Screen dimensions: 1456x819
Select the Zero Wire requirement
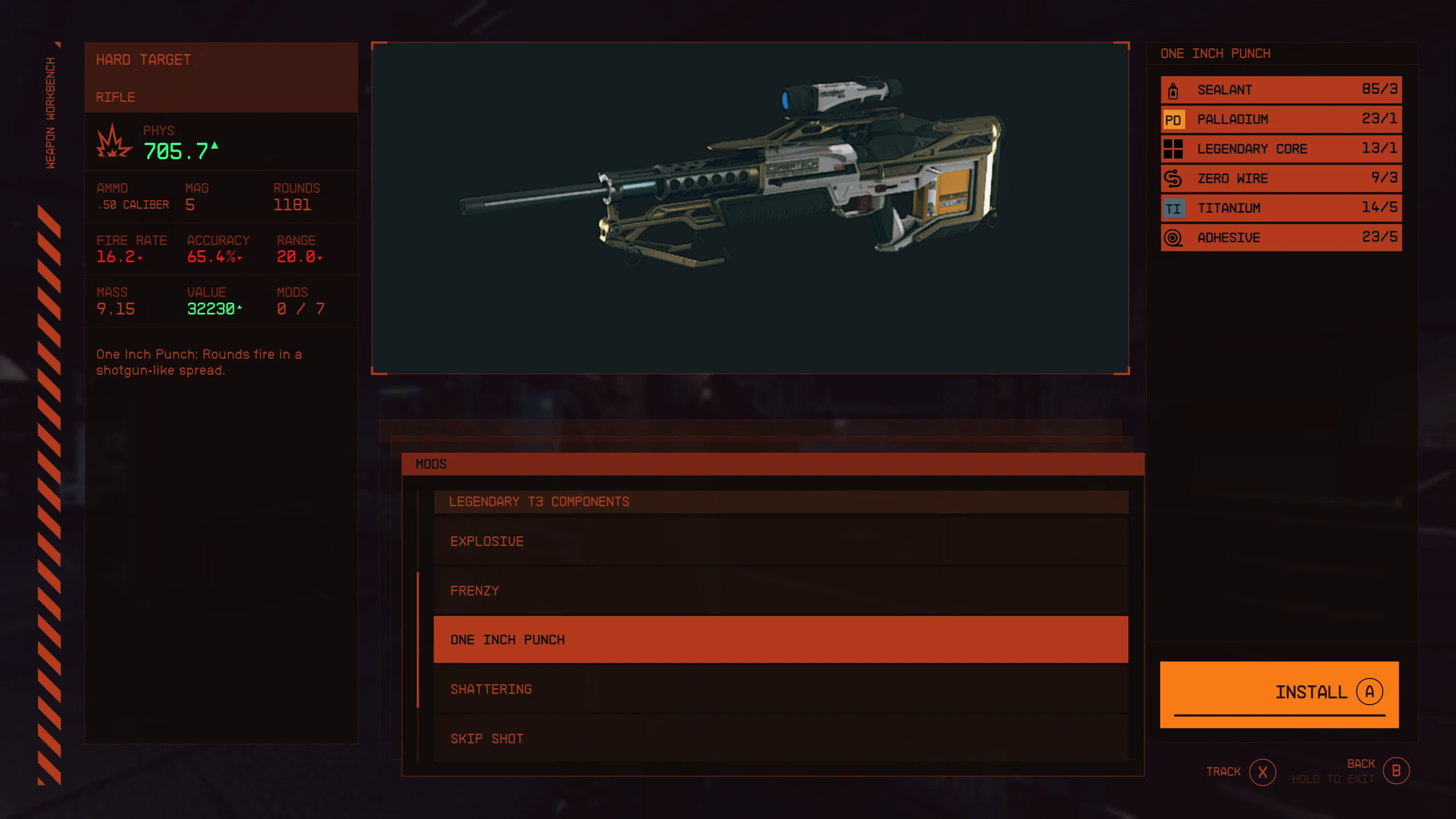pos(1281,179)
